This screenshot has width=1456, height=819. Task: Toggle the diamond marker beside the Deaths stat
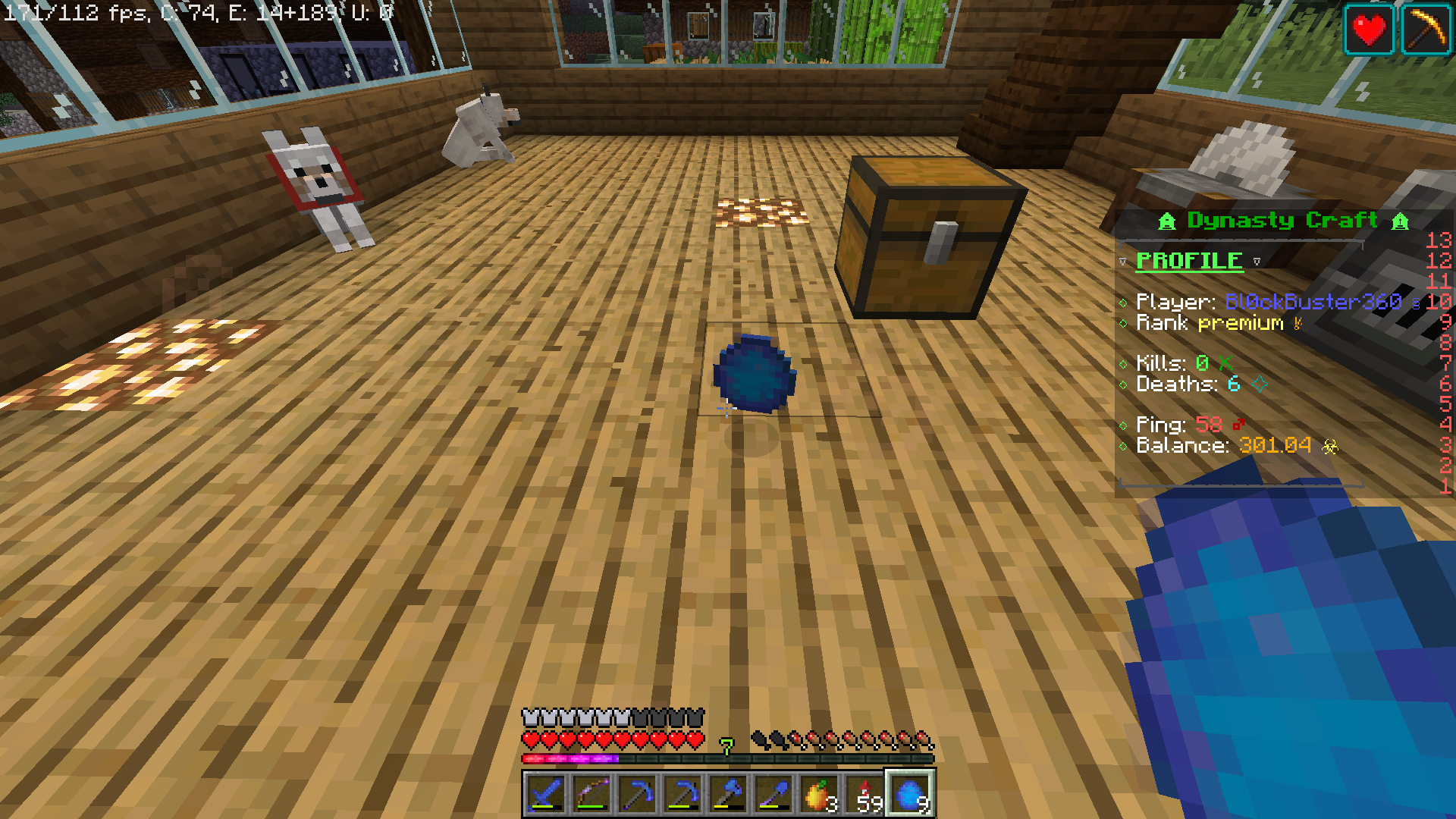coord(1123,384)
